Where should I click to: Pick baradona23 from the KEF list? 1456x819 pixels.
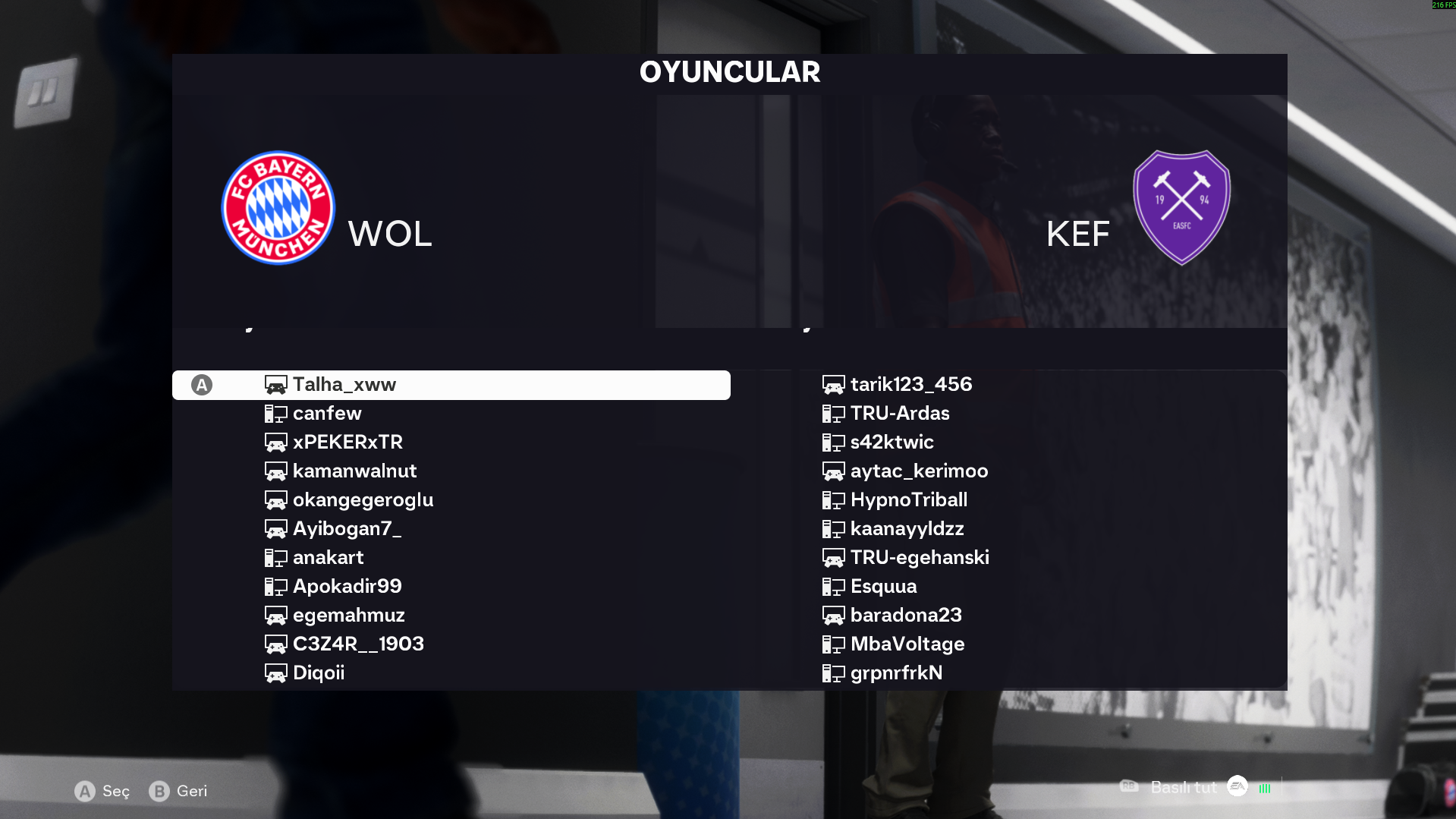[x=906, y=616]
